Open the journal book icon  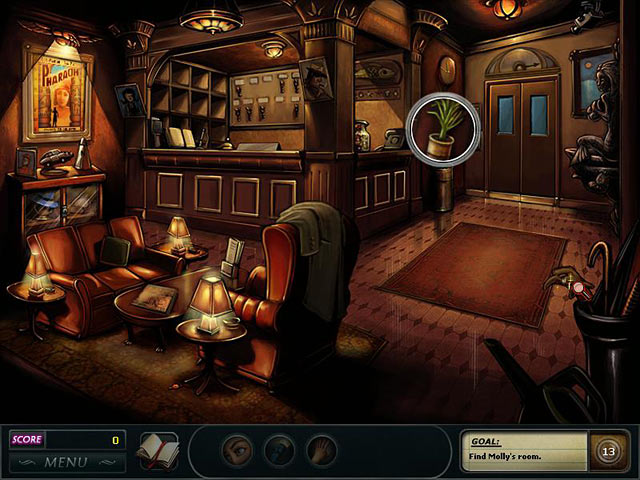pyautogui.click(x=158, y=450)
